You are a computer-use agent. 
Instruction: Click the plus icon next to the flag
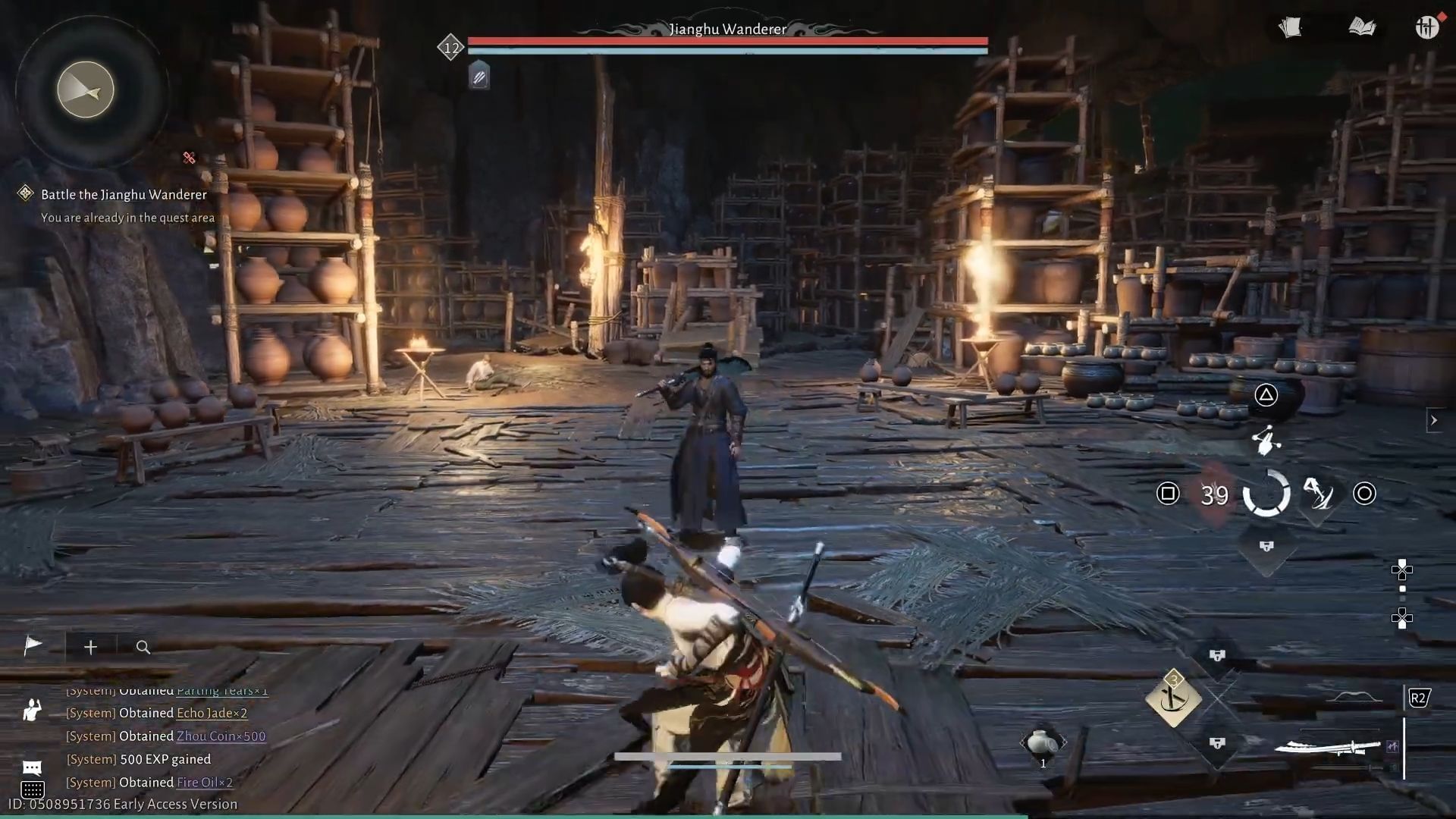click(90, 647)
